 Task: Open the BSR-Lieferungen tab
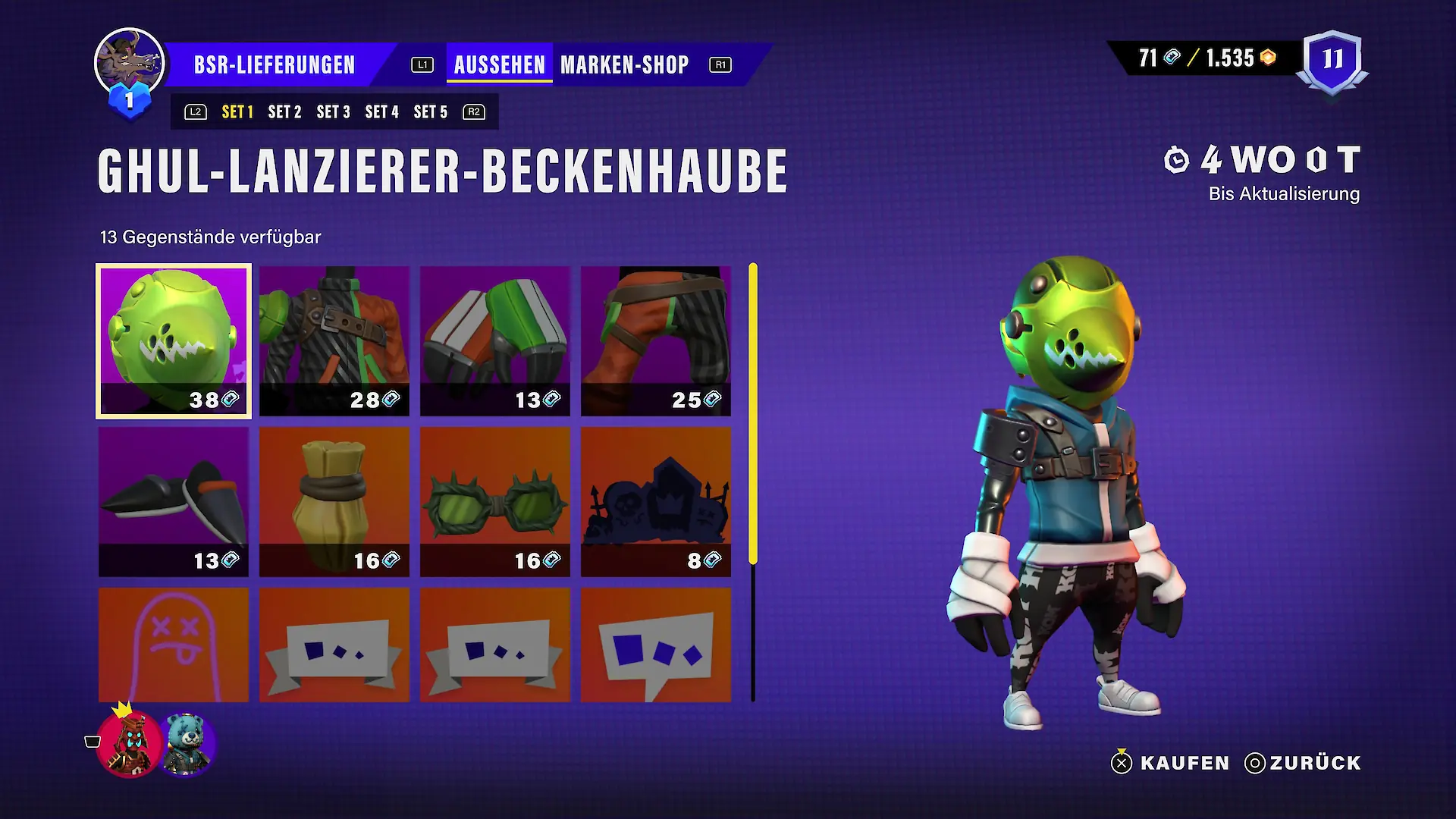(x=275, y=65)
